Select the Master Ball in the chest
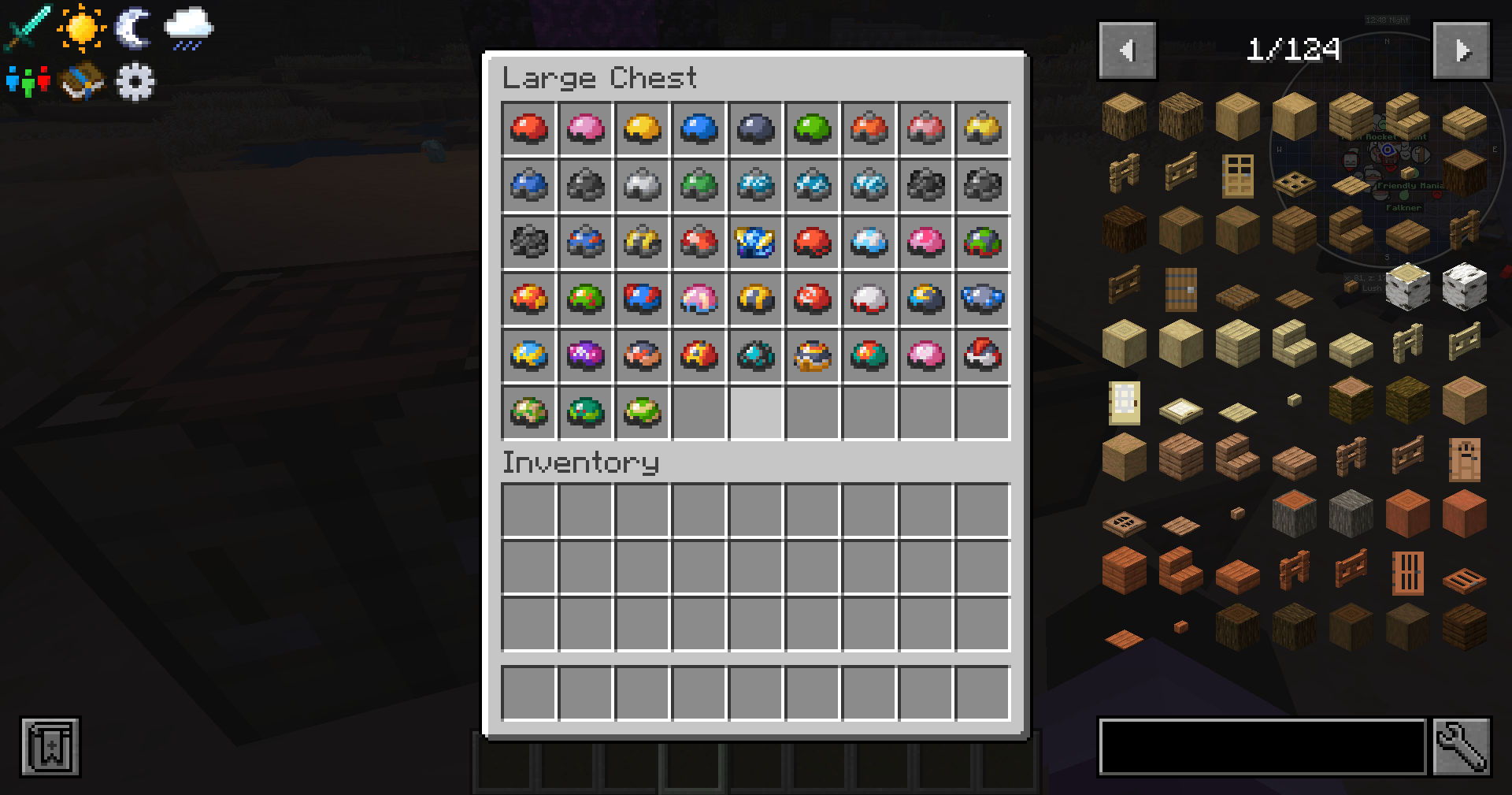Image resolution: width=1512 pixels, height=795 pixels. pyautogui.click(x=586, y=357)
